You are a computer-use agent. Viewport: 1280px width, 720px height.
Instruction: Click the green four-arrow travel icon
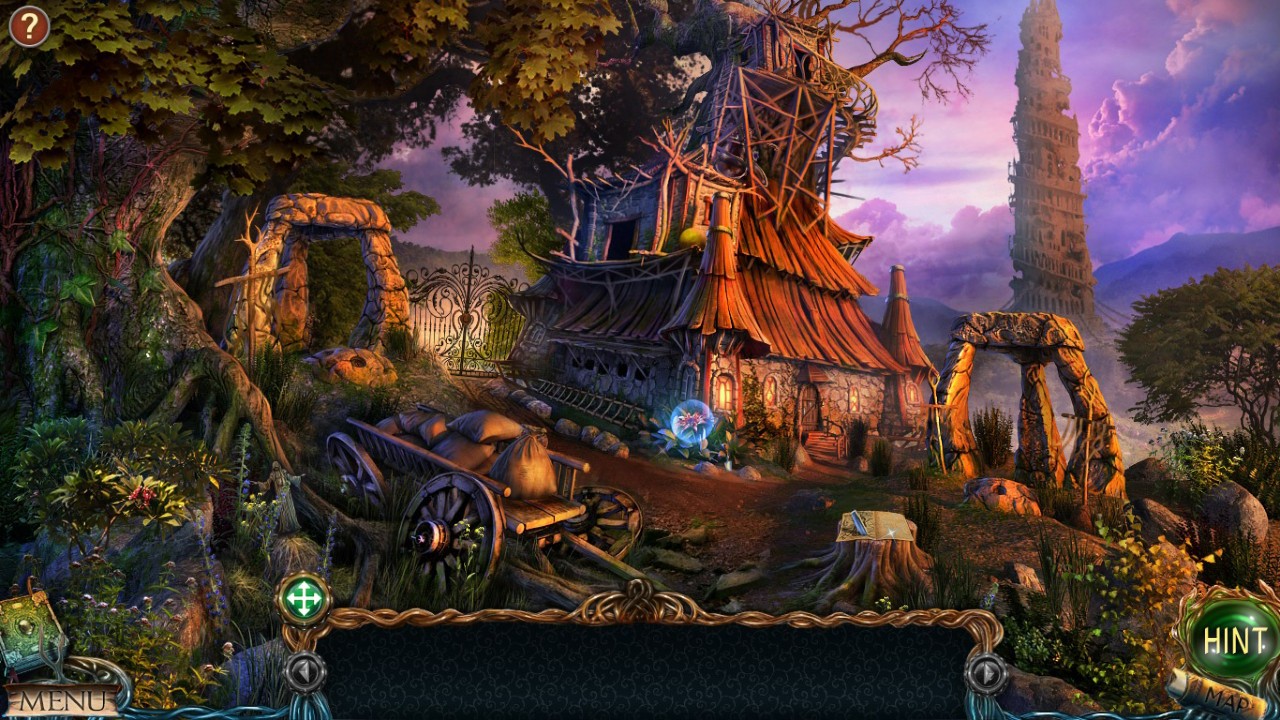[x=307, y=598]
